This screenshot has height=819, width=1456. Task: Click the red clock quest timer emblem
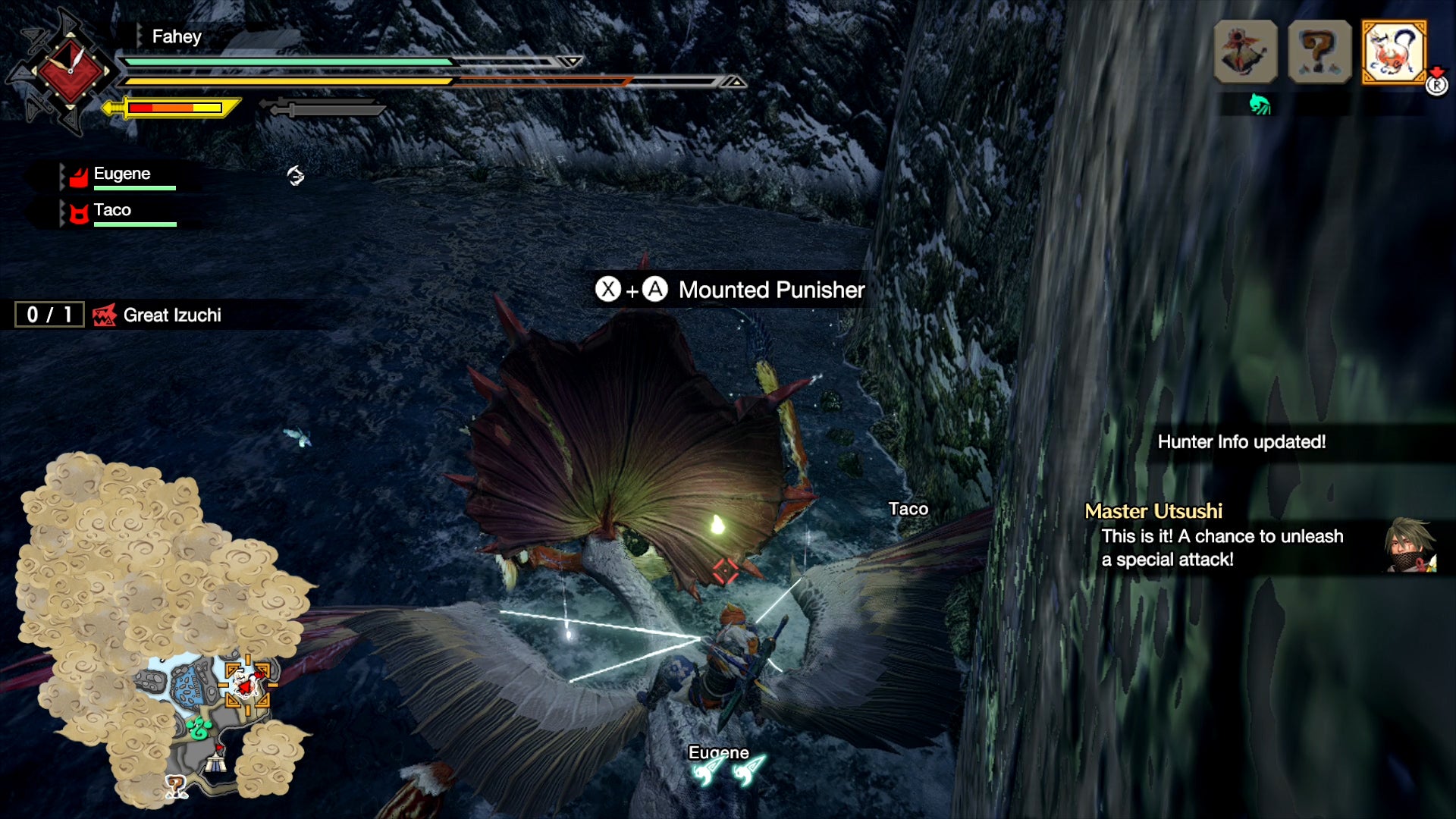(x=70, y=71)
